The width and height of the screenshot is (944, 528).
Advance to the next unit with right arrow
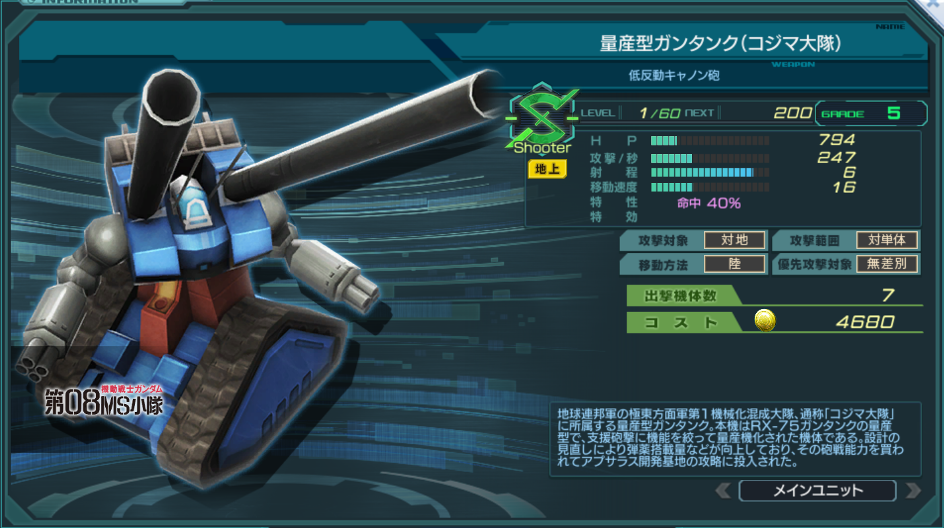click(912, 490)
